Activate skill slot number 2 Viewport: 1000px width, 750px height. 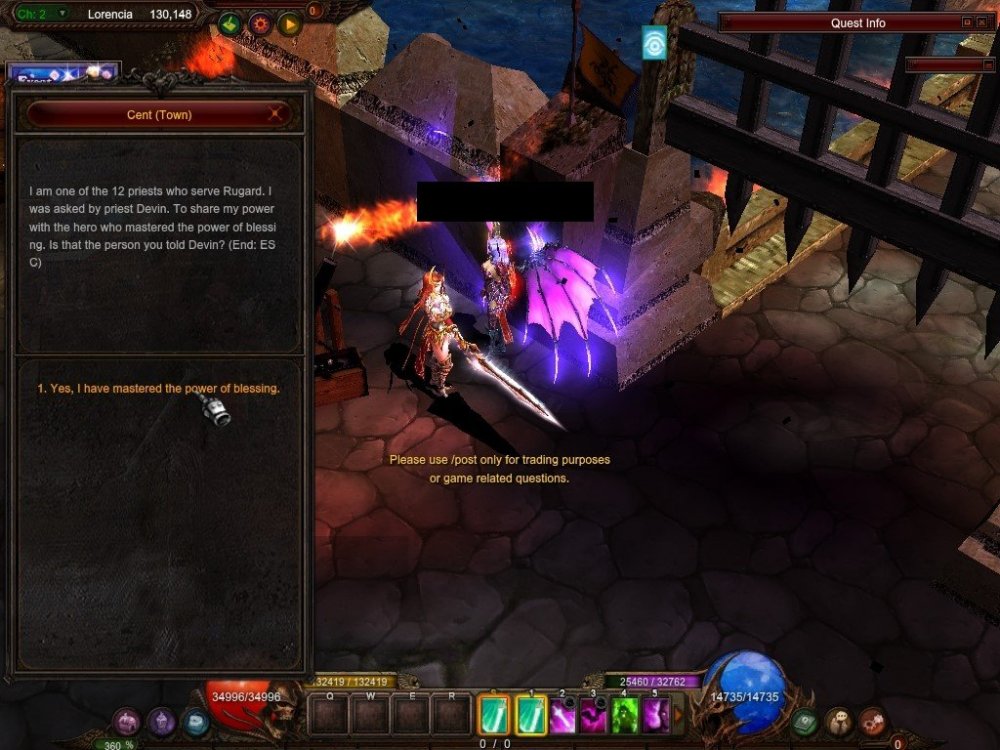[x=563, y=714]
